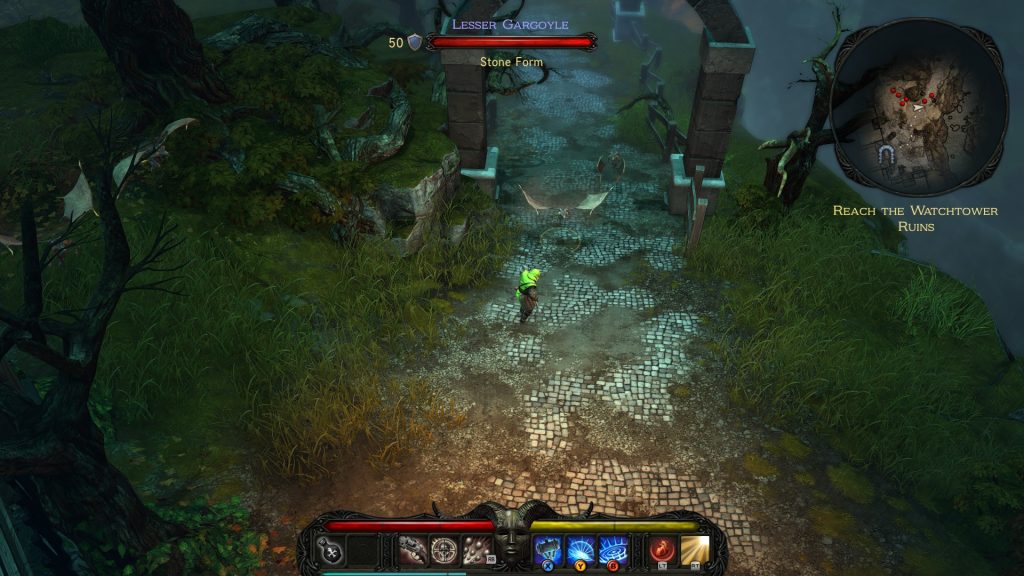Click the portal arch marker on minimap
This screenshot has height=576, width=1024.
[x=885, y=155]
